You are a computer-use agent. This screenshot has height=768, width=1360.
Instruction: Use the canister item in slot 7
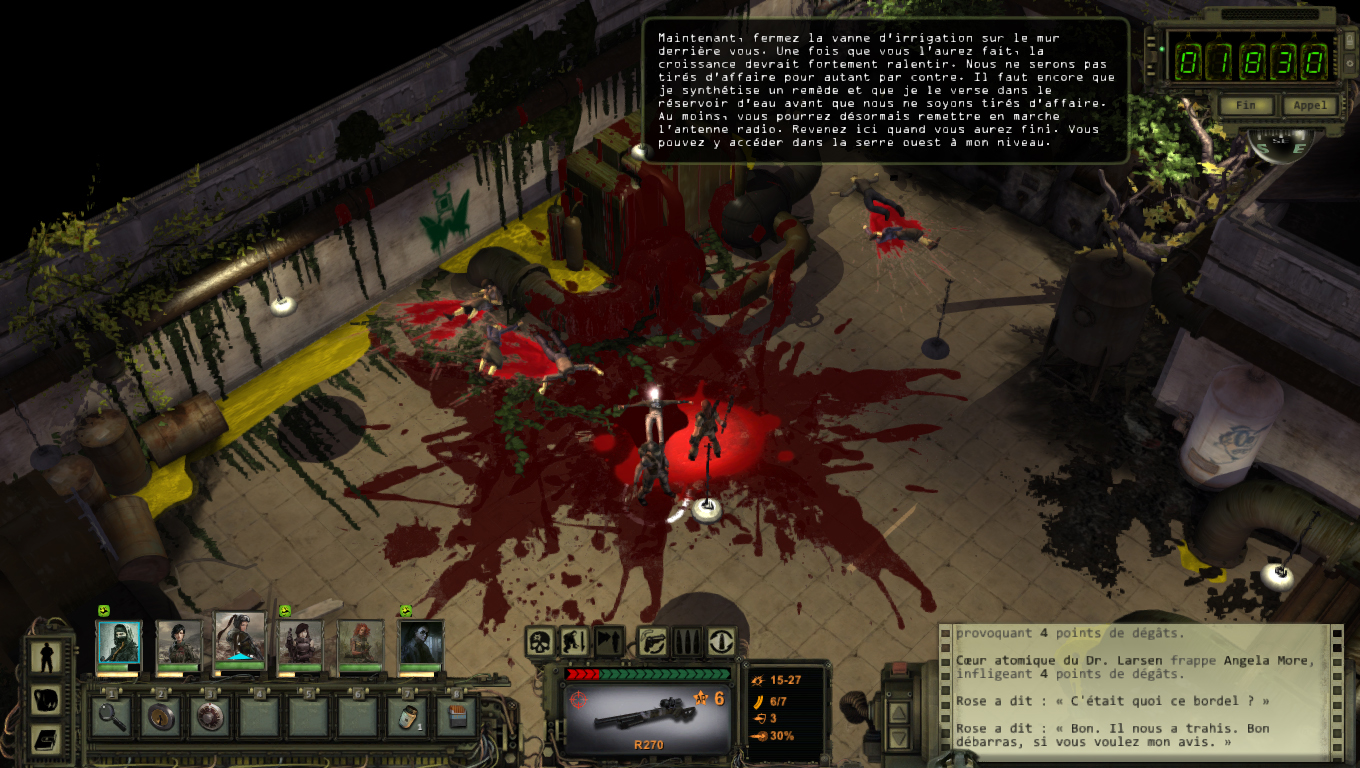(407, 717)
